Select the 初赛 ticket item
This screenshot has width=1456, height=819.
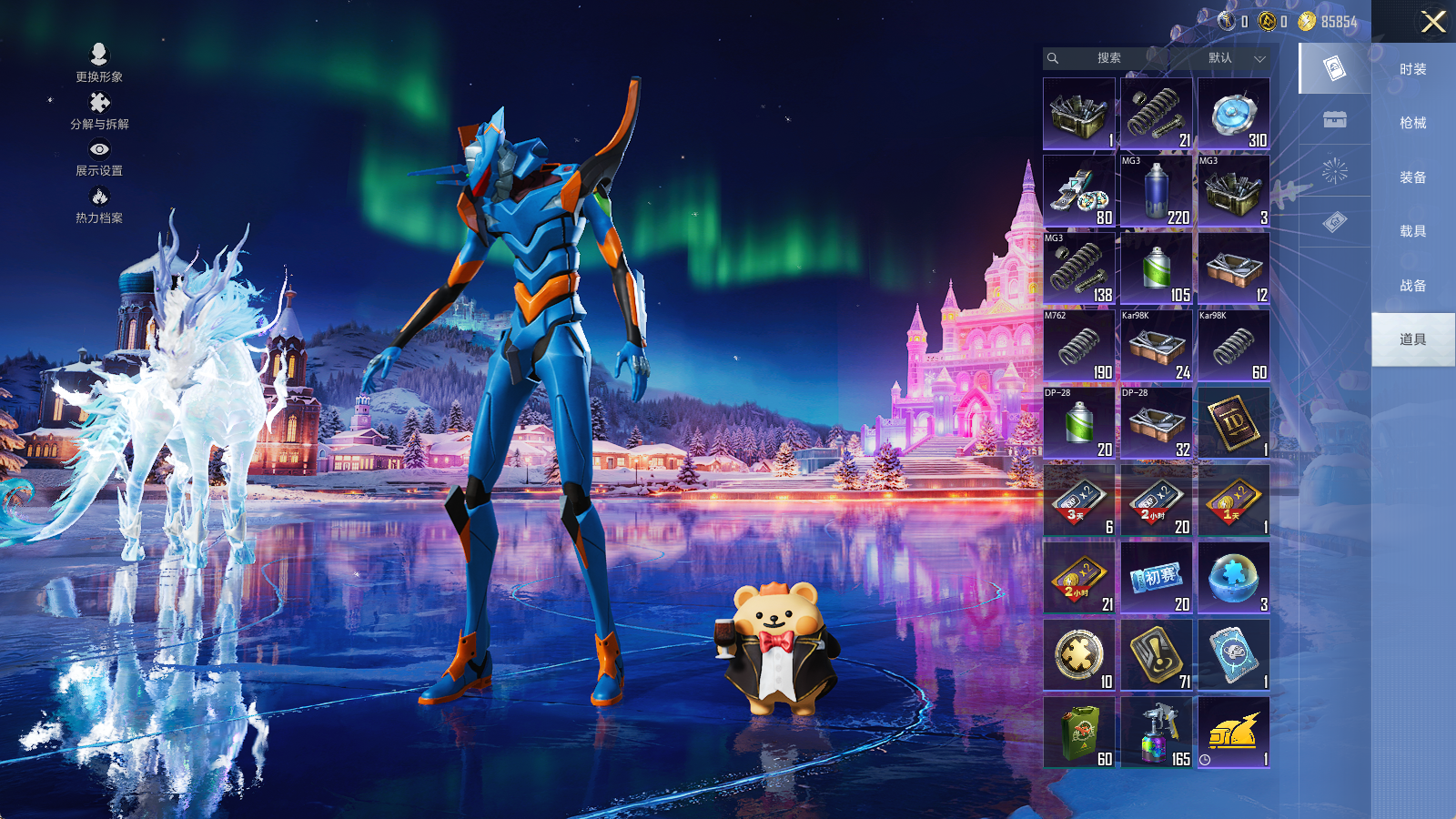(x=1156, y=577)
